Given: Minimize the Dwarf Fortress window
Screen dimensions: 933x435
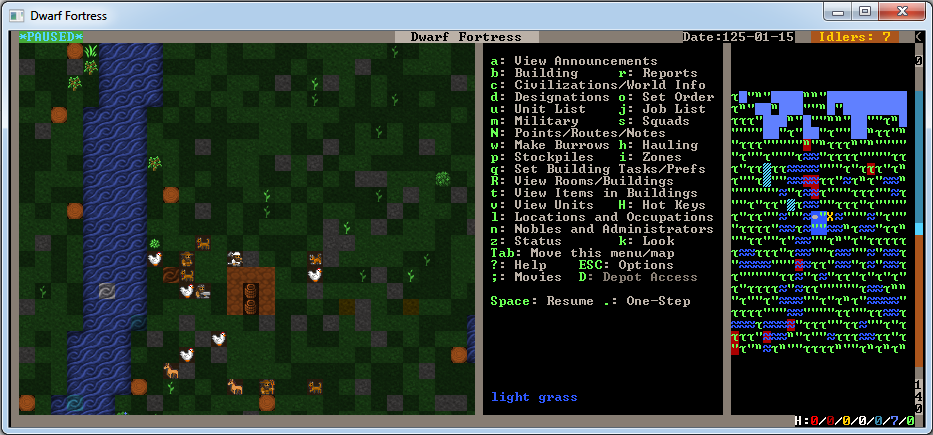Looking at the screenshot, I should point(839,13).
